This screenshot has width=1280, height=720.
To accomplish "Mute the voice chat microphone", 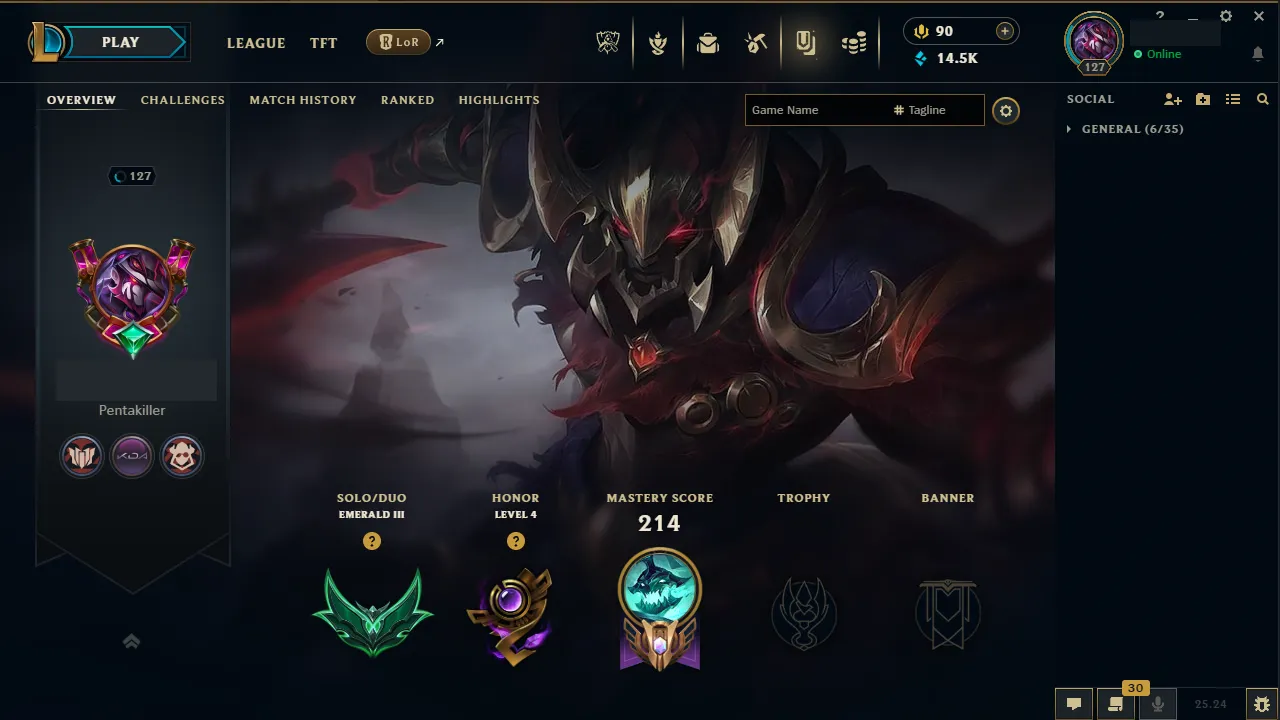I will (x=1158, y=704).
